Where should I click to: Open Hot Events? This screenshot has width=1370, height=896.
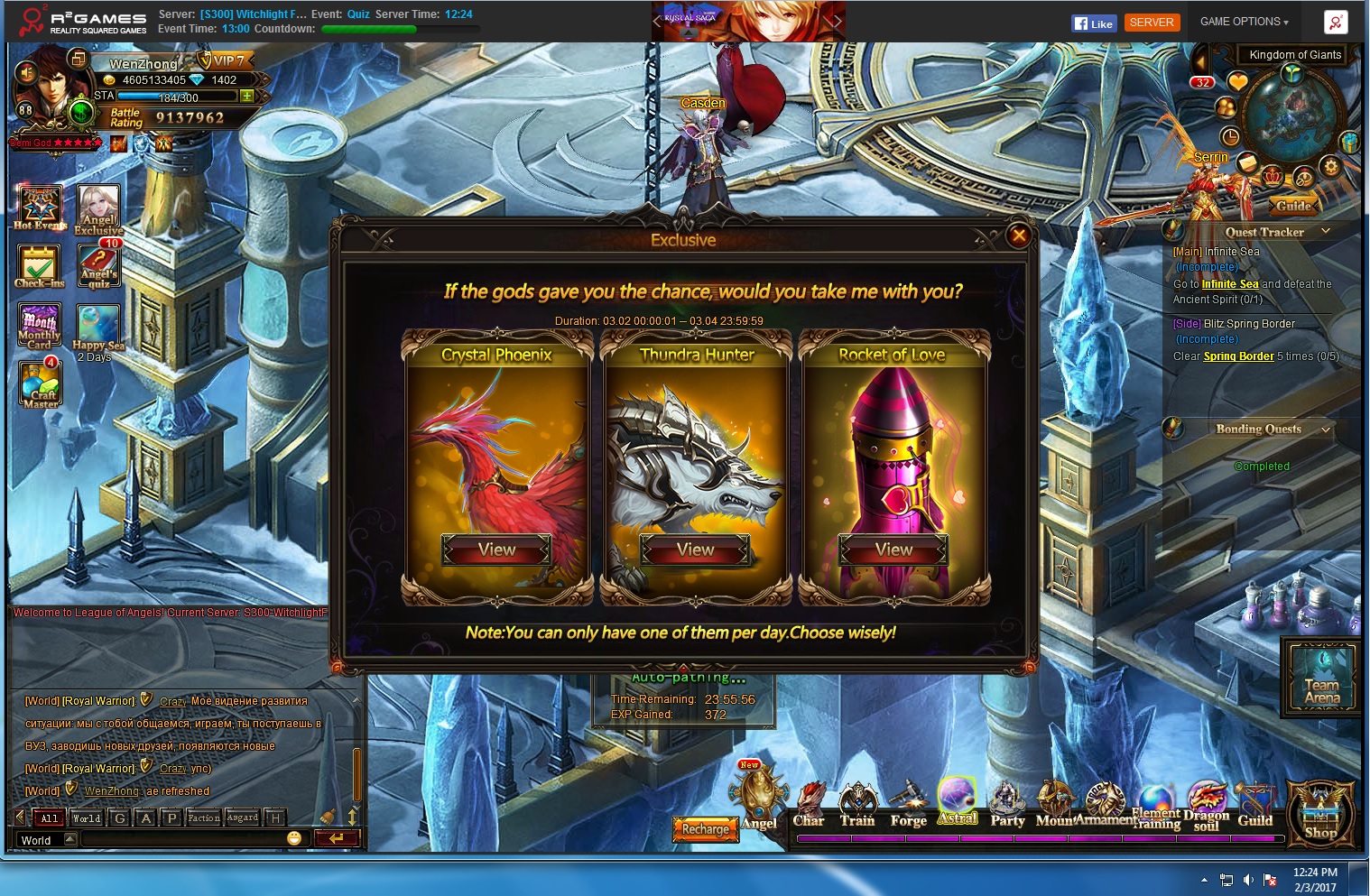[40, 207]
